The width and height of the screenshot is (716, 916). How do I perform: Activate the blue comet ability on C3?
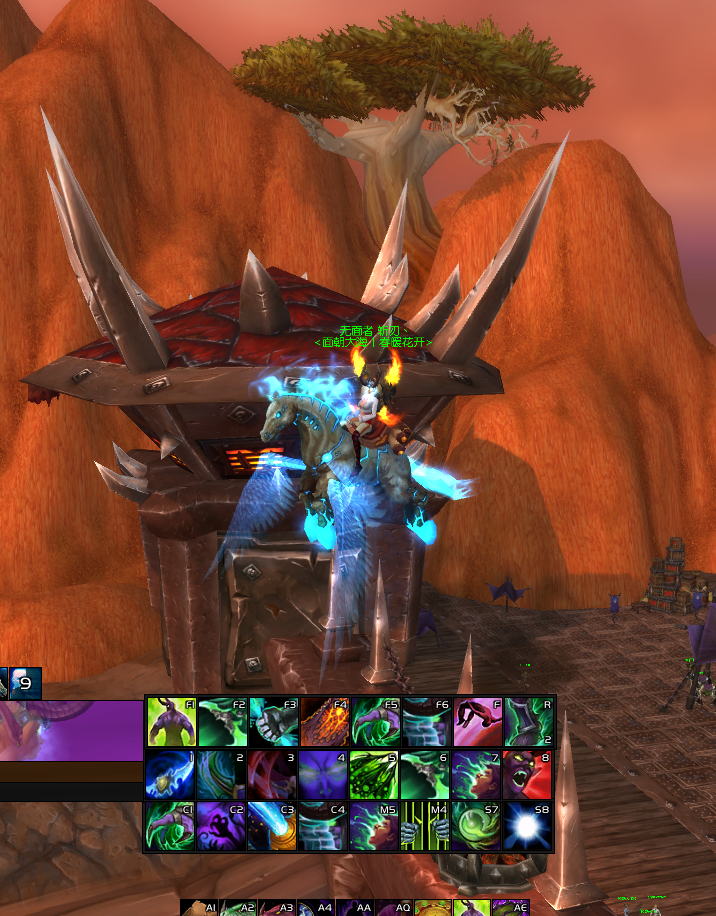pyautogui.click(x=274, y=825)
